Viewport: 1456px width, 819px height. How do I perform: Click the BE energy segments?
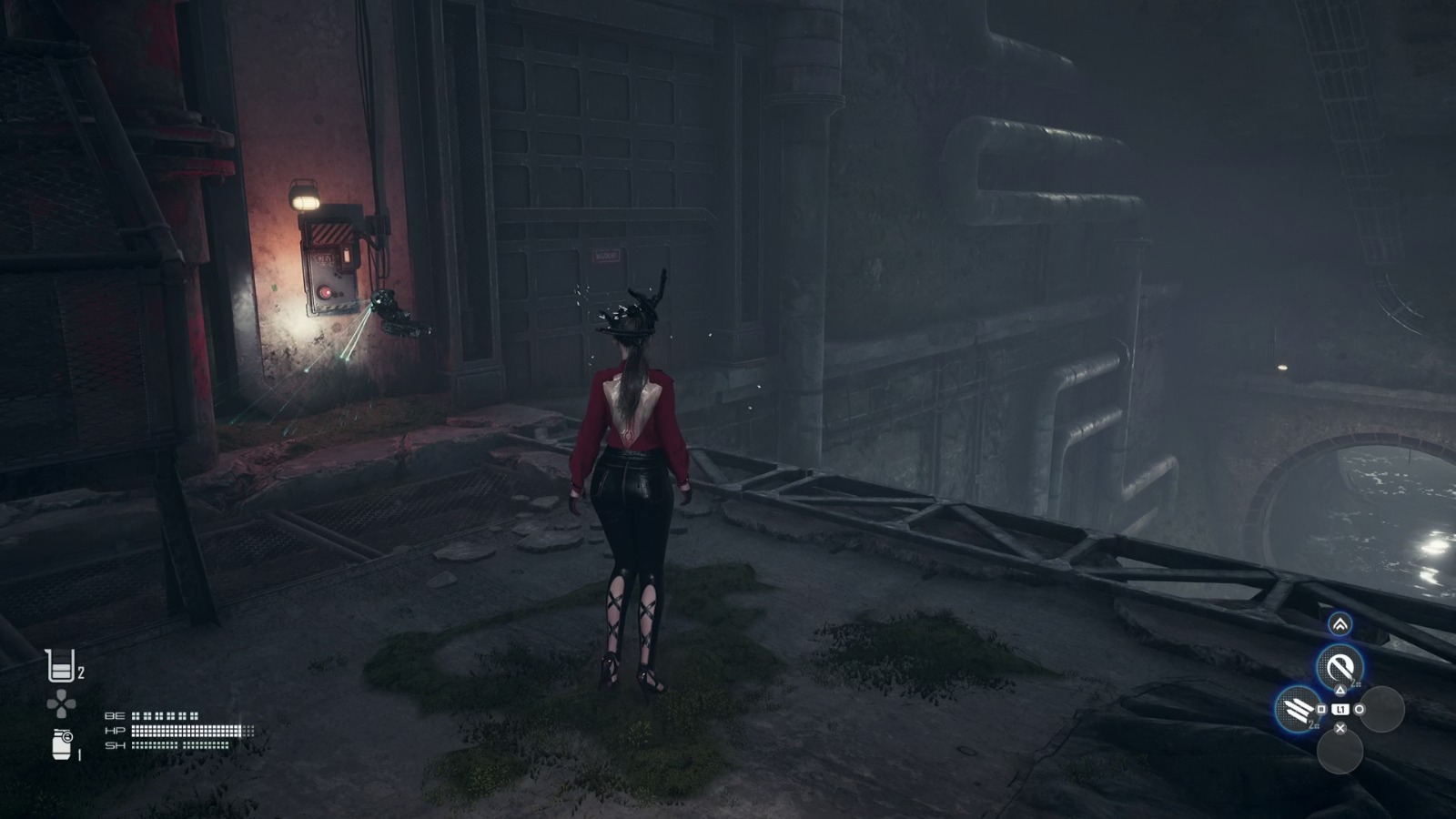click(166, 715)
